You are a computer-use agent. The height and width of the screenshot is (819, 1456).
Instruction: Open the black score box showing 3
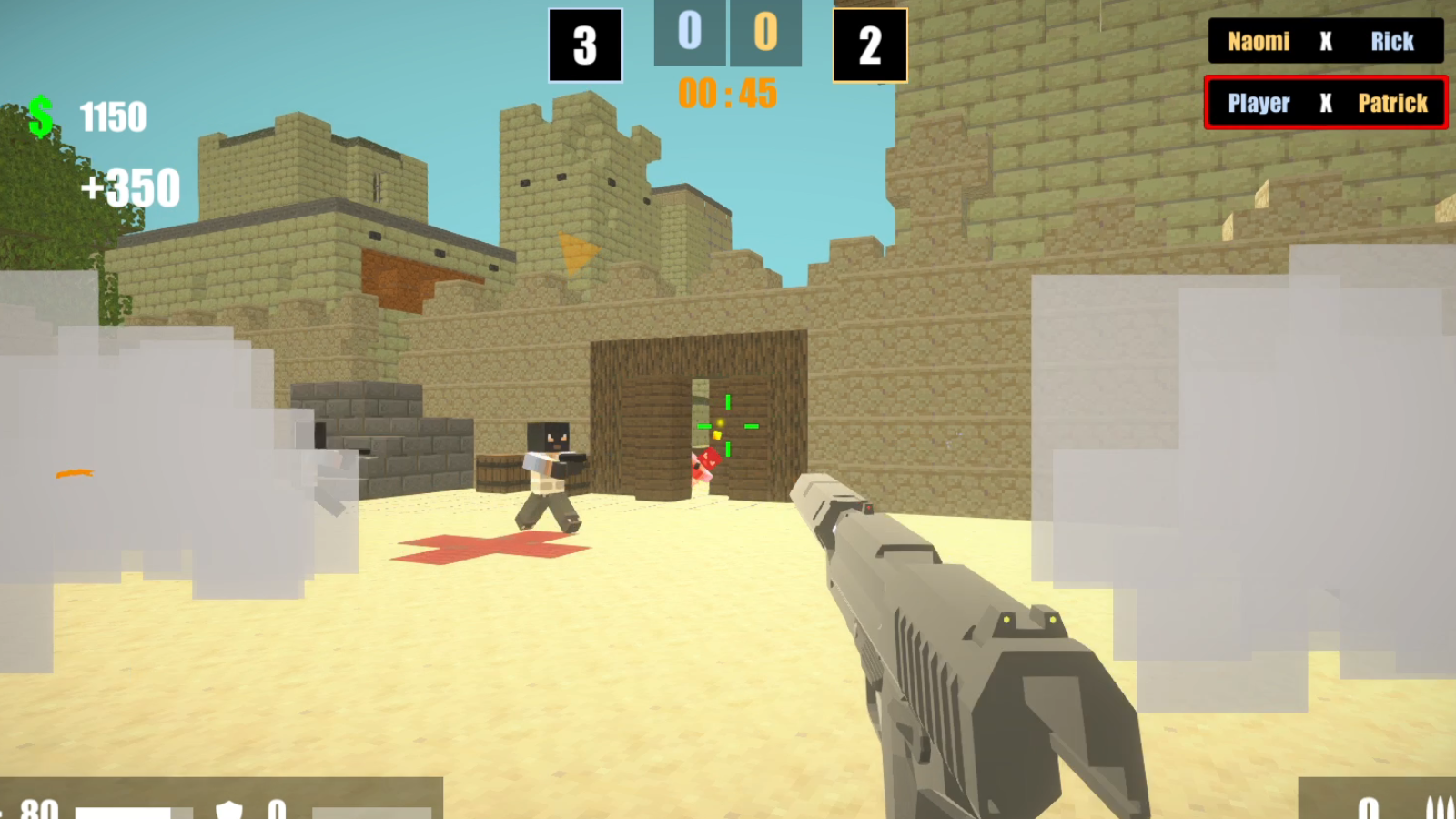(585, 45)
